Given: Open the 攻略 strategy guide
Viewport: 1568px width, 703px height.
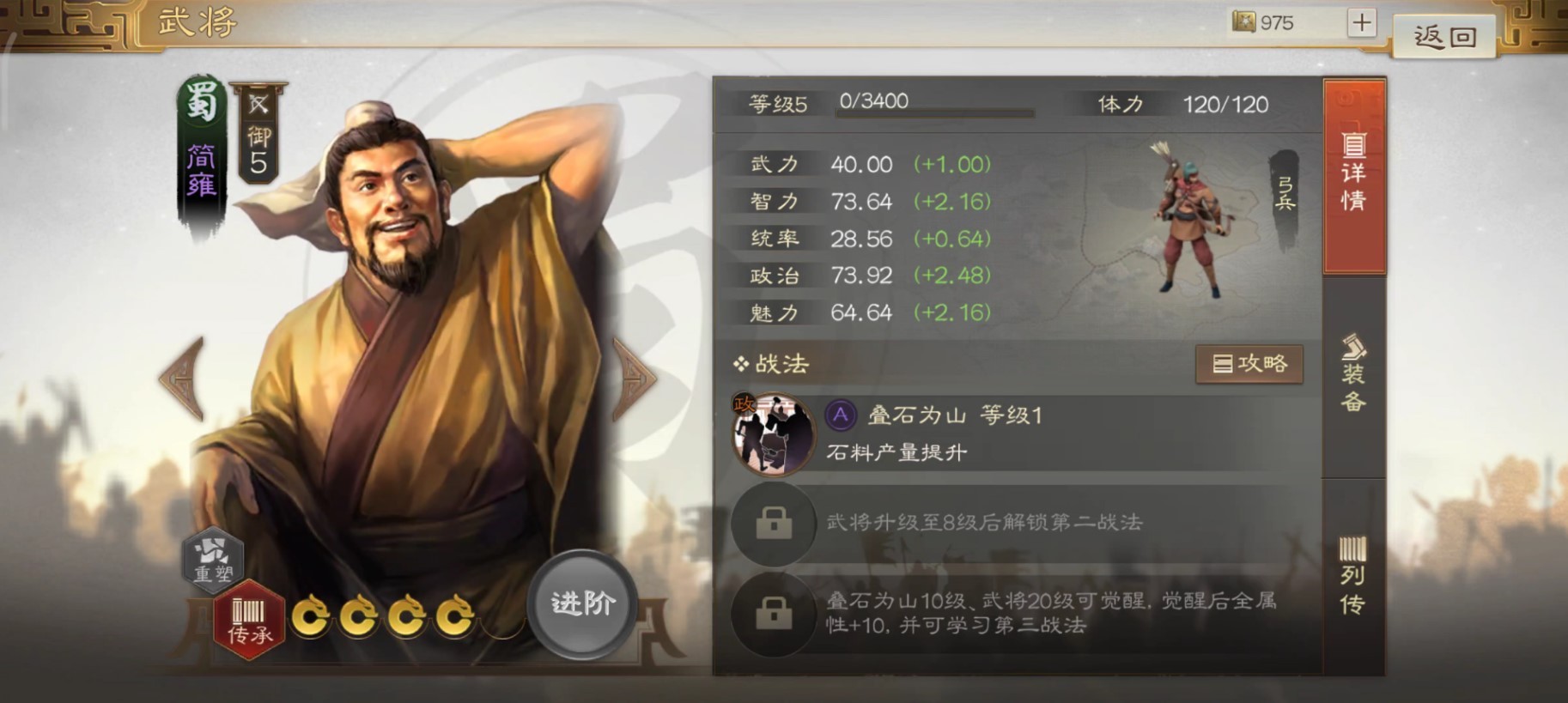Looking at the screenshot, I should pyautogui.click(x=1249, y=363).
